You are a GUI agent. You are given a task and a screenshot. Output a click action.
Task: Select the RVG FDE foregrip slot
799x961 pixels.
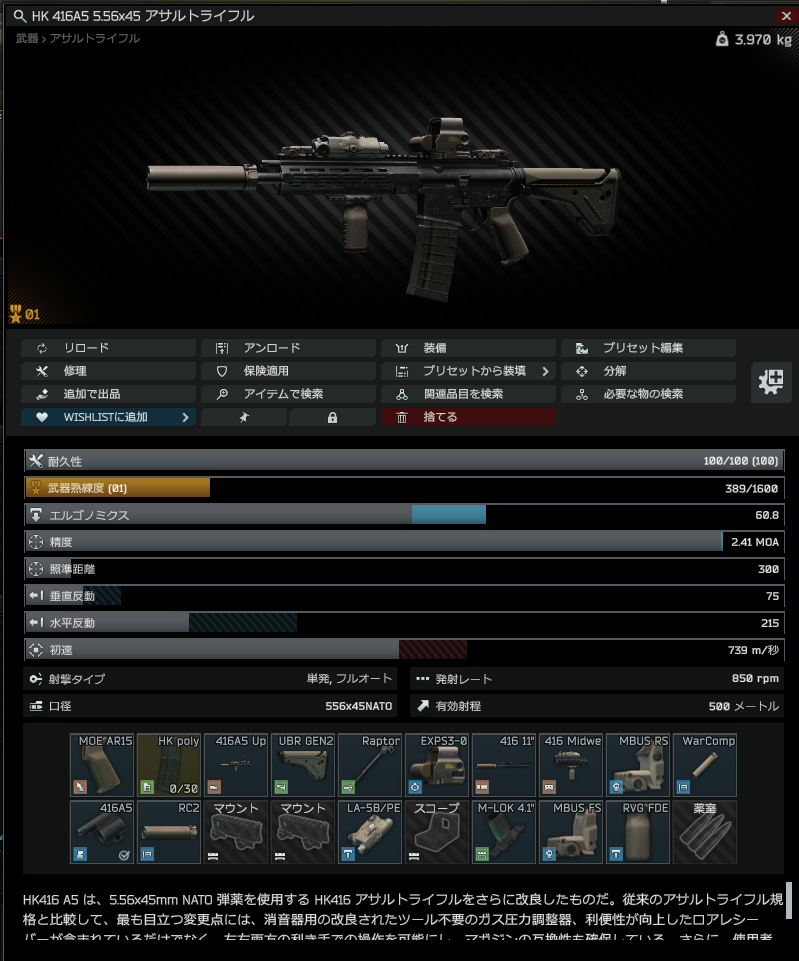(638, 832)
